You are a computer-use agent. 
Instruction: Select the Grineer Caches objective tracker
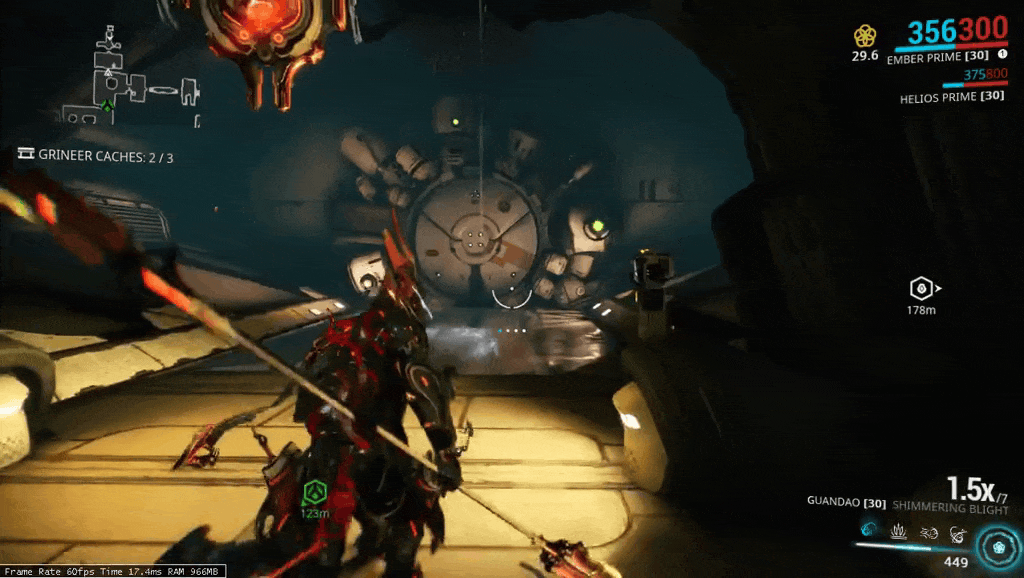(x=95, y=156)
